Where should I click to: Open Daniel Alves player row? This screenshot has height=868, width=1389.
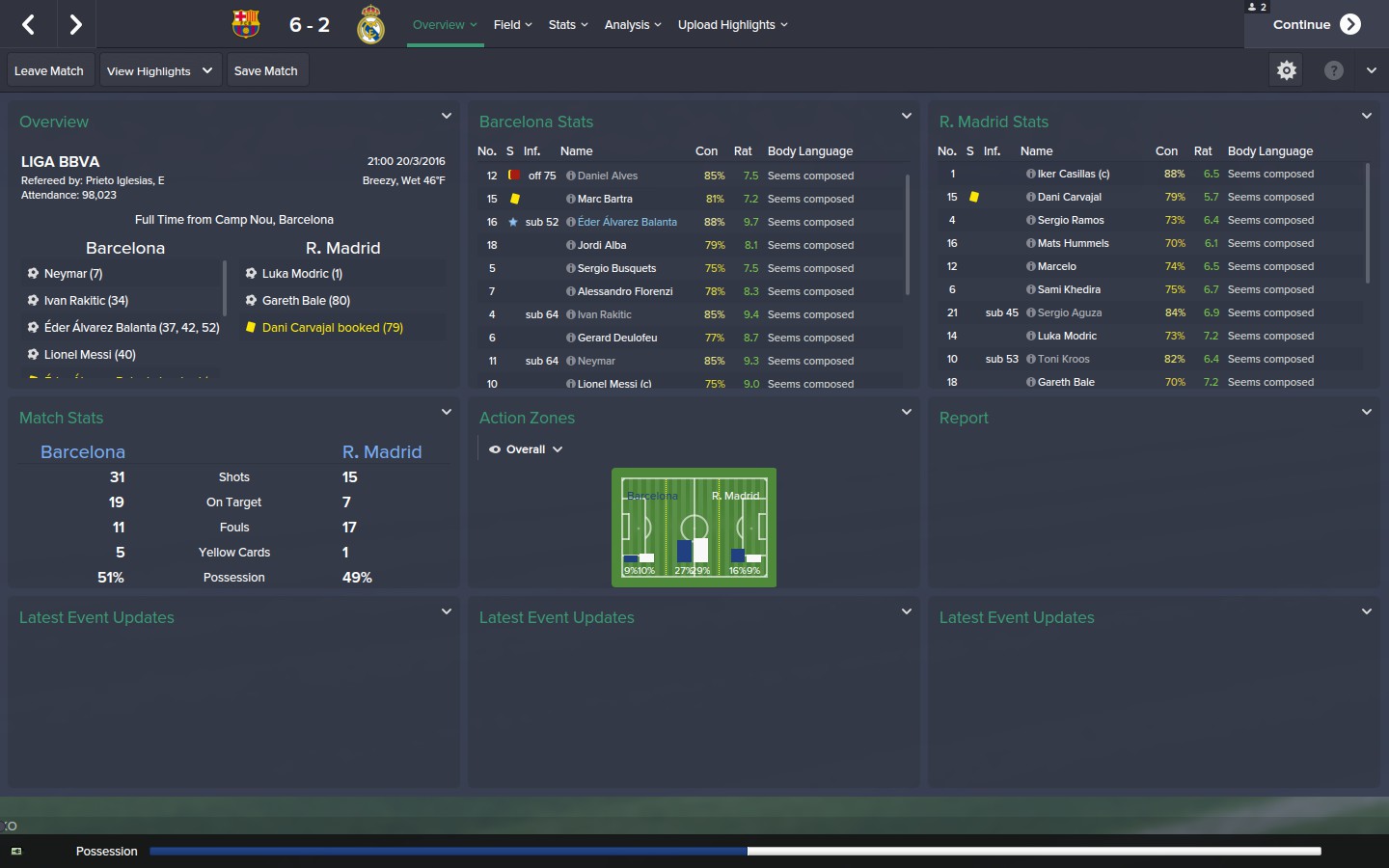[x=608, y=176]
